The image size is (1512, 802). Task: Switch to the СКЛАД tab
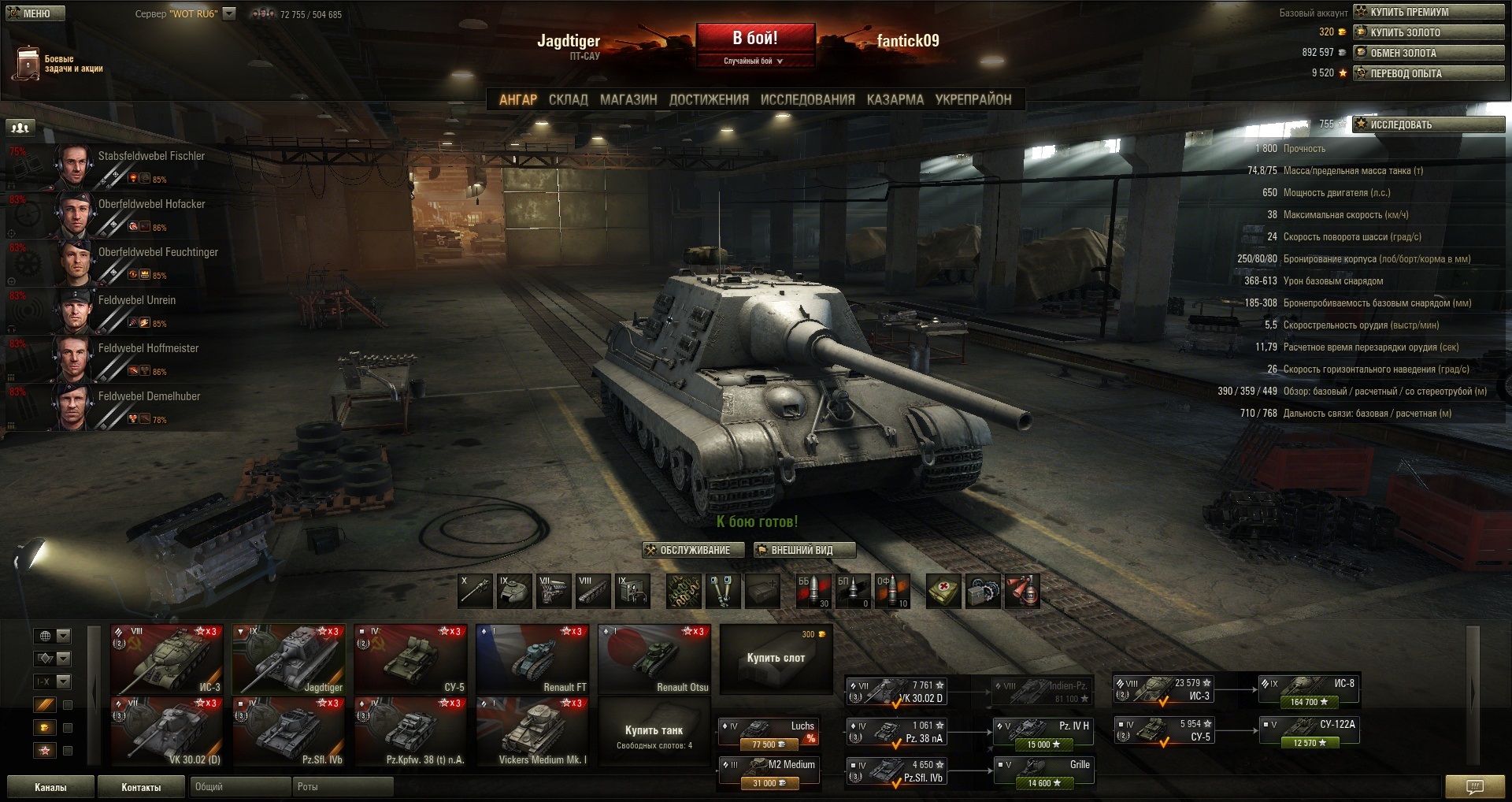click(568, 100)
